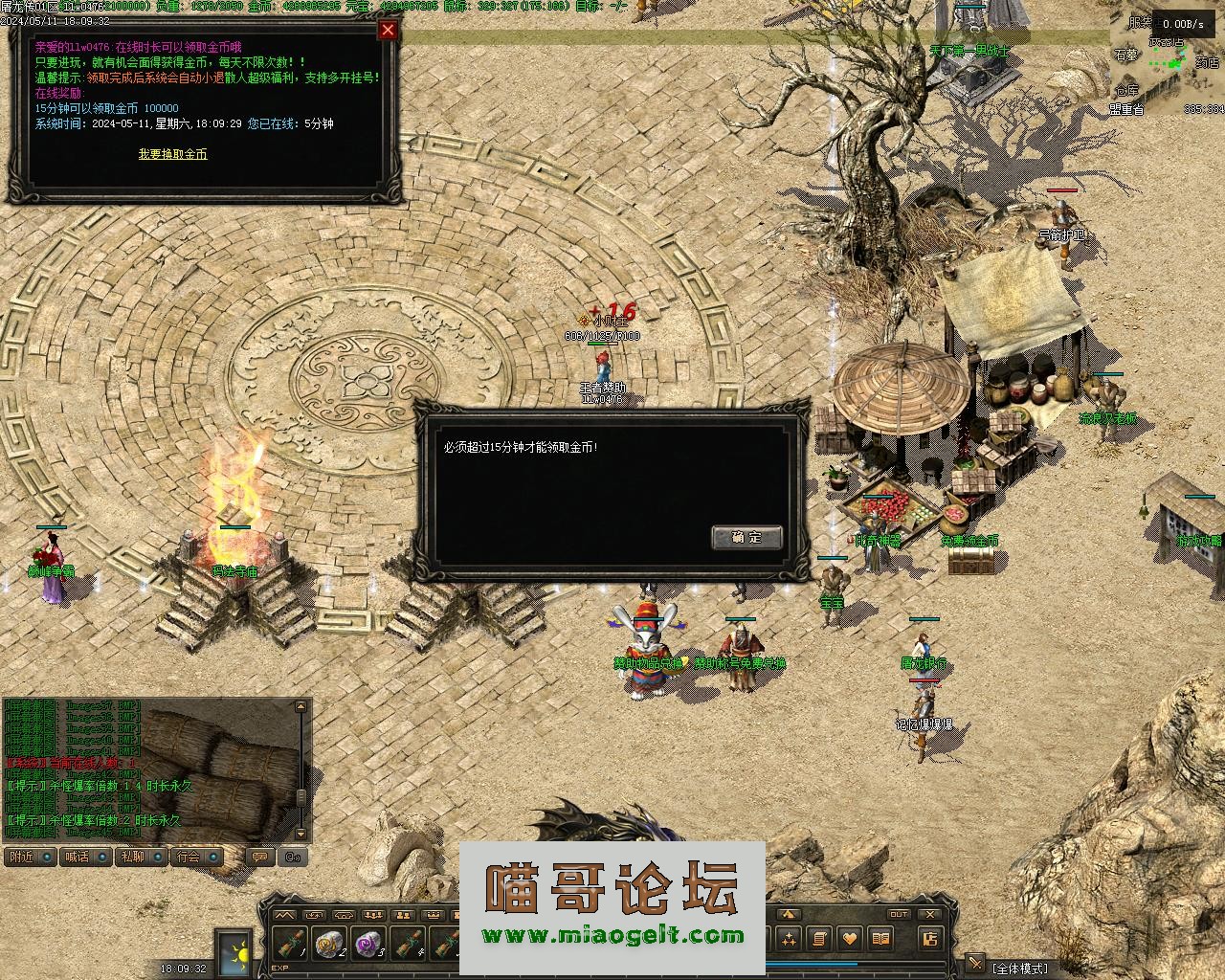
Task: Click the 全体模式 attack mode label
Action: click(1018, 969)
